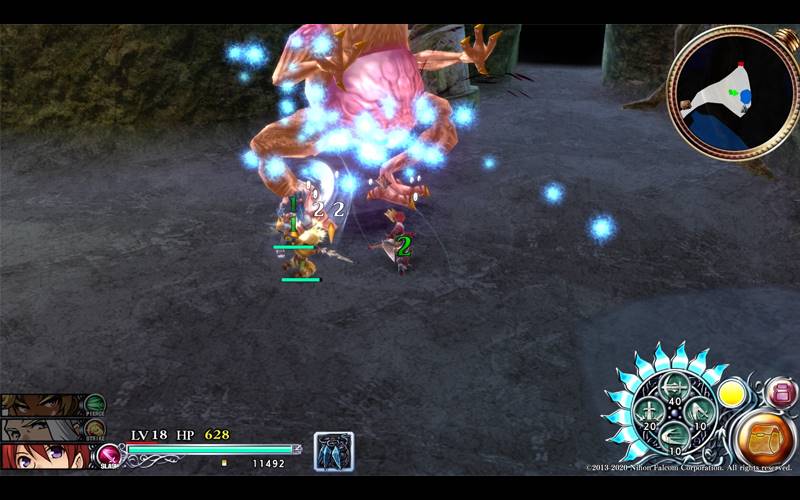The width and height of the screenshot is (800, 500).
Task: Open the orange scroll menu button
Action: [x=766, y=439]
